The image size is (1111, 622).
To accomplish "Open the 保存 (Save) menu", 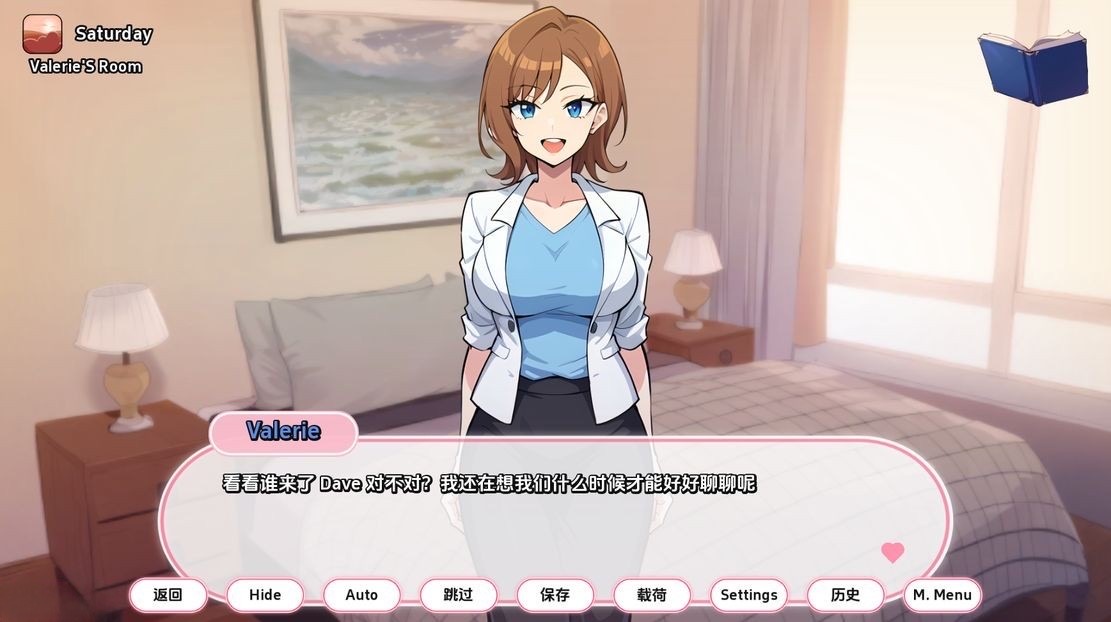I will pos(555,595).
